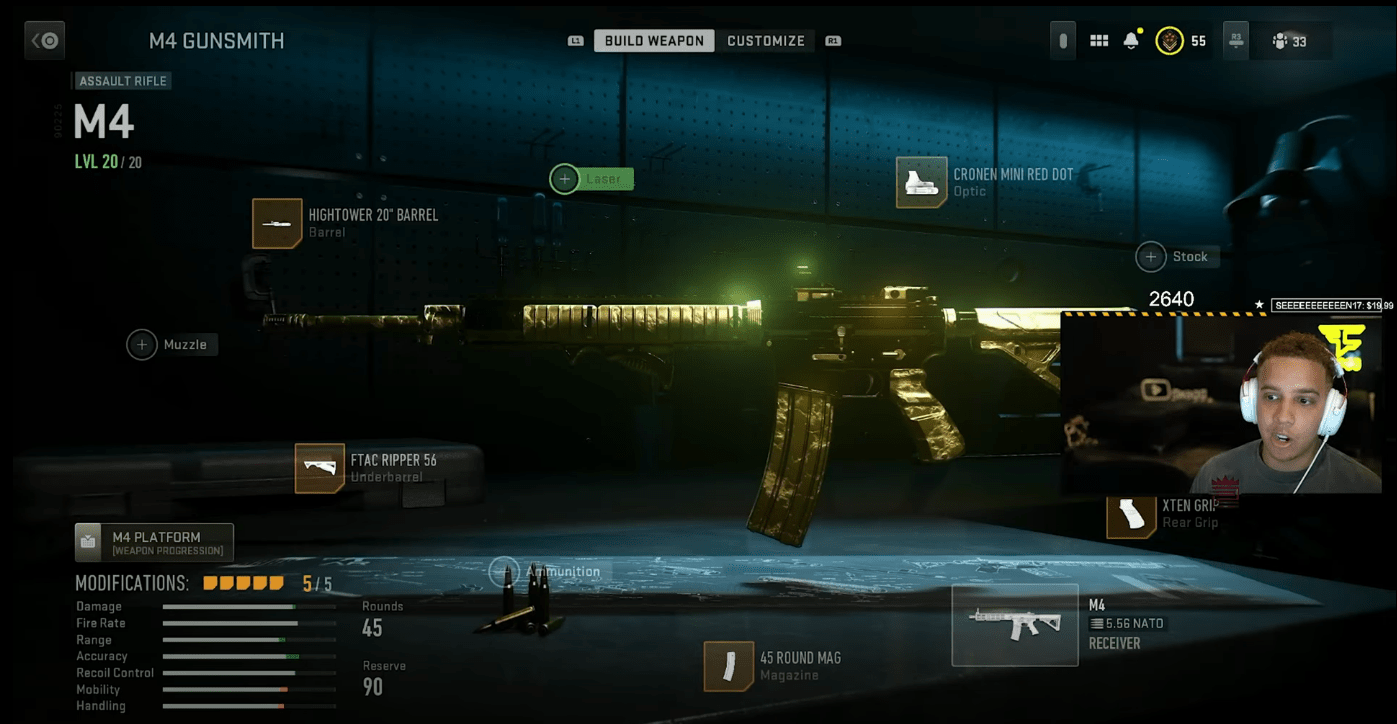Viewport: 1397px width, 724px height.
Task: Select the M4 receiver slot
Action: [x=1015, y=625]
